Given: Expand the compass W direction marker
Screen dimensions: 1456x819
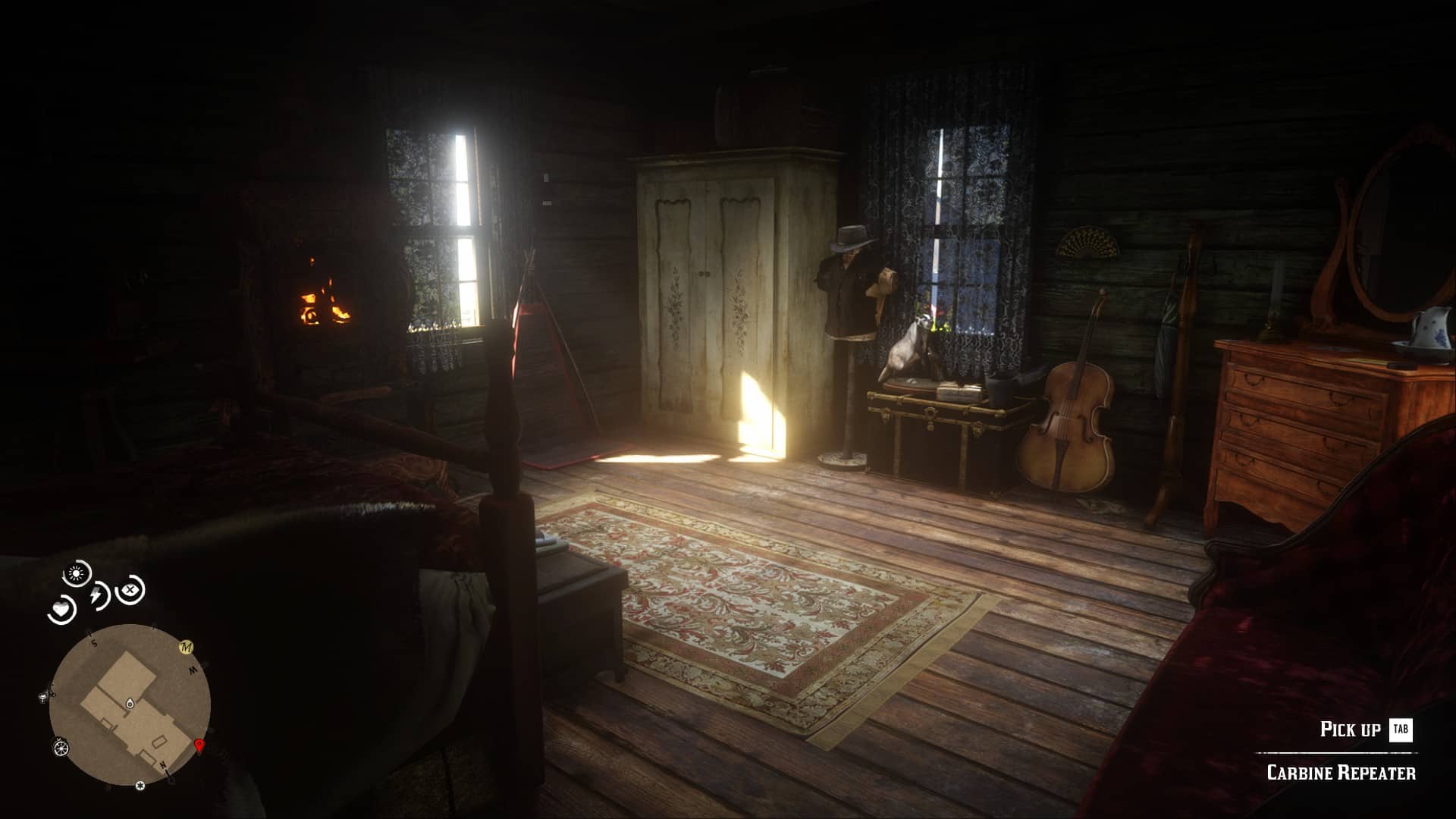Looking at the screenshot, I should (x=192, y=671).
